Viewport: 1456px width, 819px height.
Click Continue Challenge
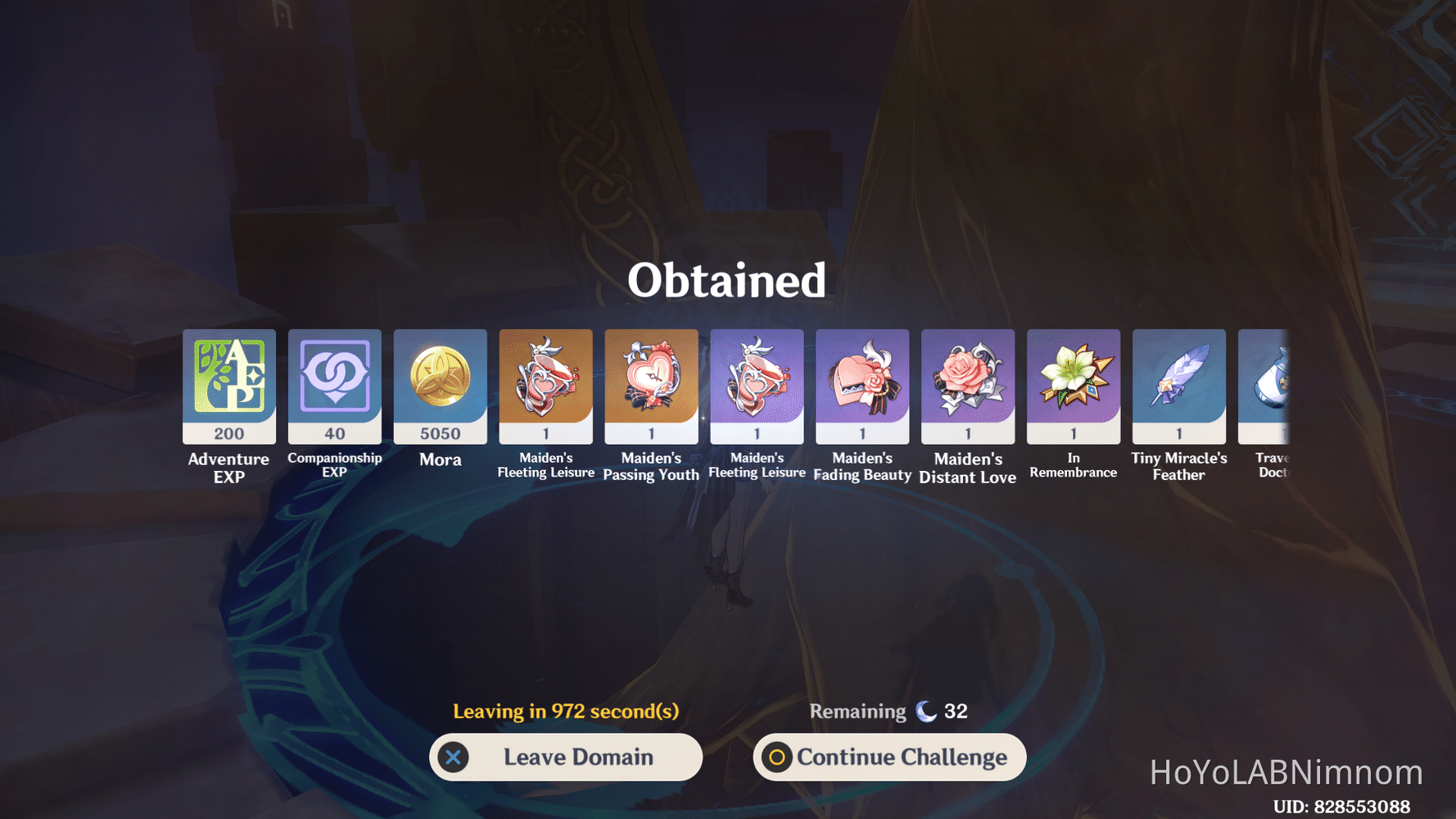pos(889,758)
